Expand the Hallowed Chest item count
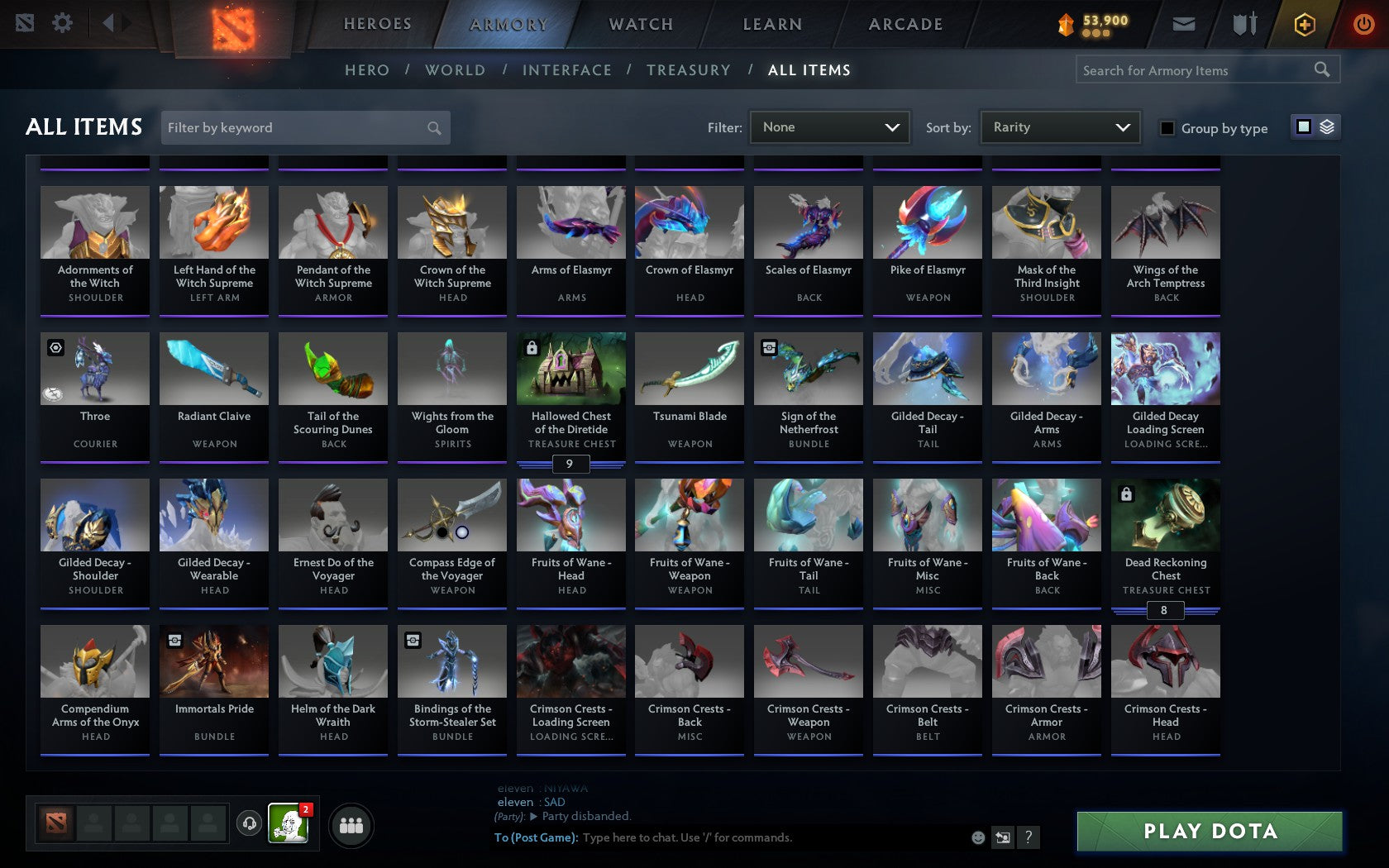 [x=570, y=464]
